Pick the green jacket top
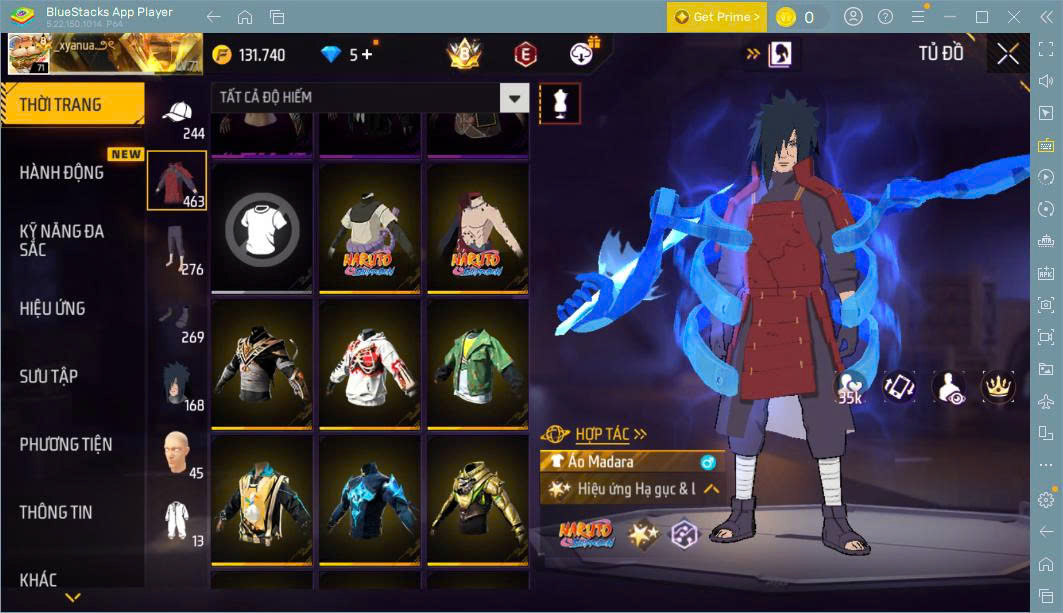Image resolution: width=1063 pixels, height=613 pixels. [x=477, y=362]
